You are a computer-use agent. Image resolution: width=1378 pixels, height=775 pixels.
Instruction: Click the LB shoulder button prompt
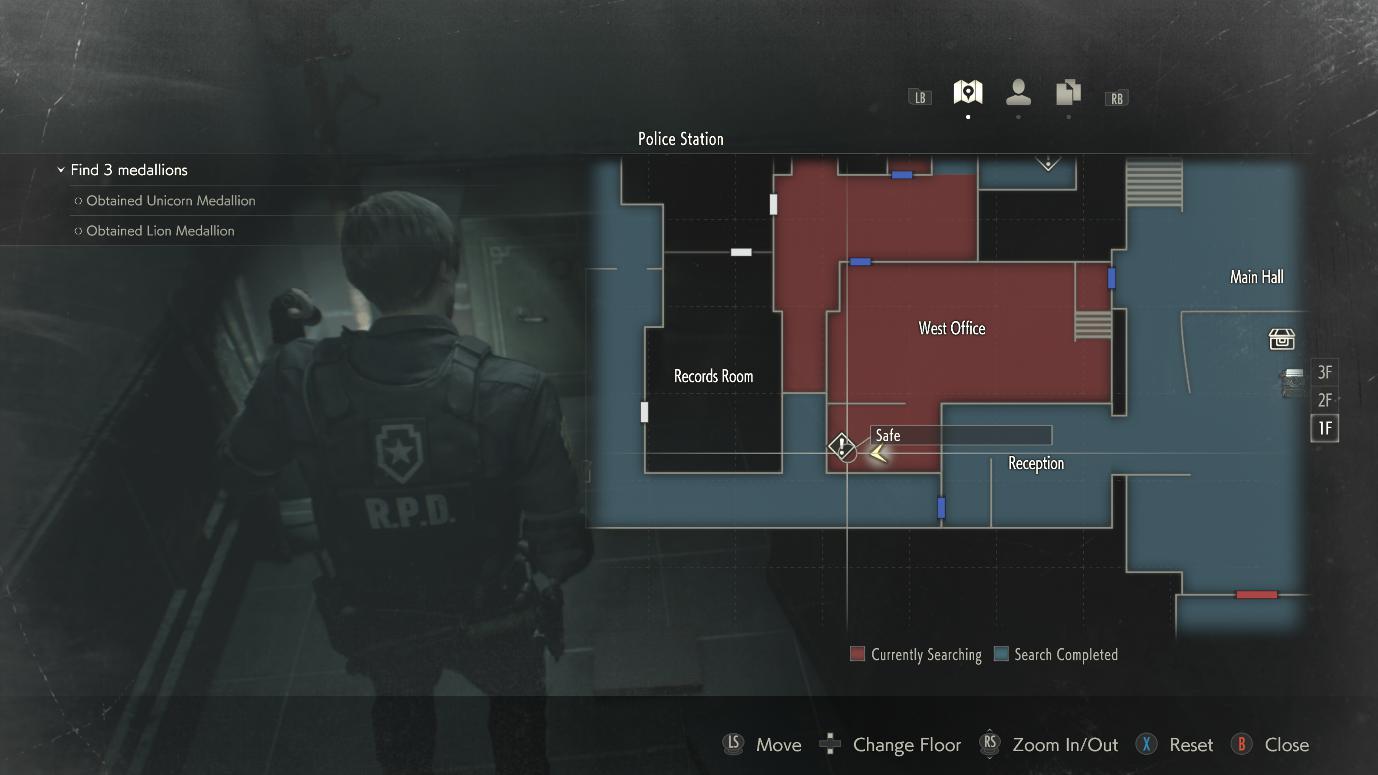point(919,97)
